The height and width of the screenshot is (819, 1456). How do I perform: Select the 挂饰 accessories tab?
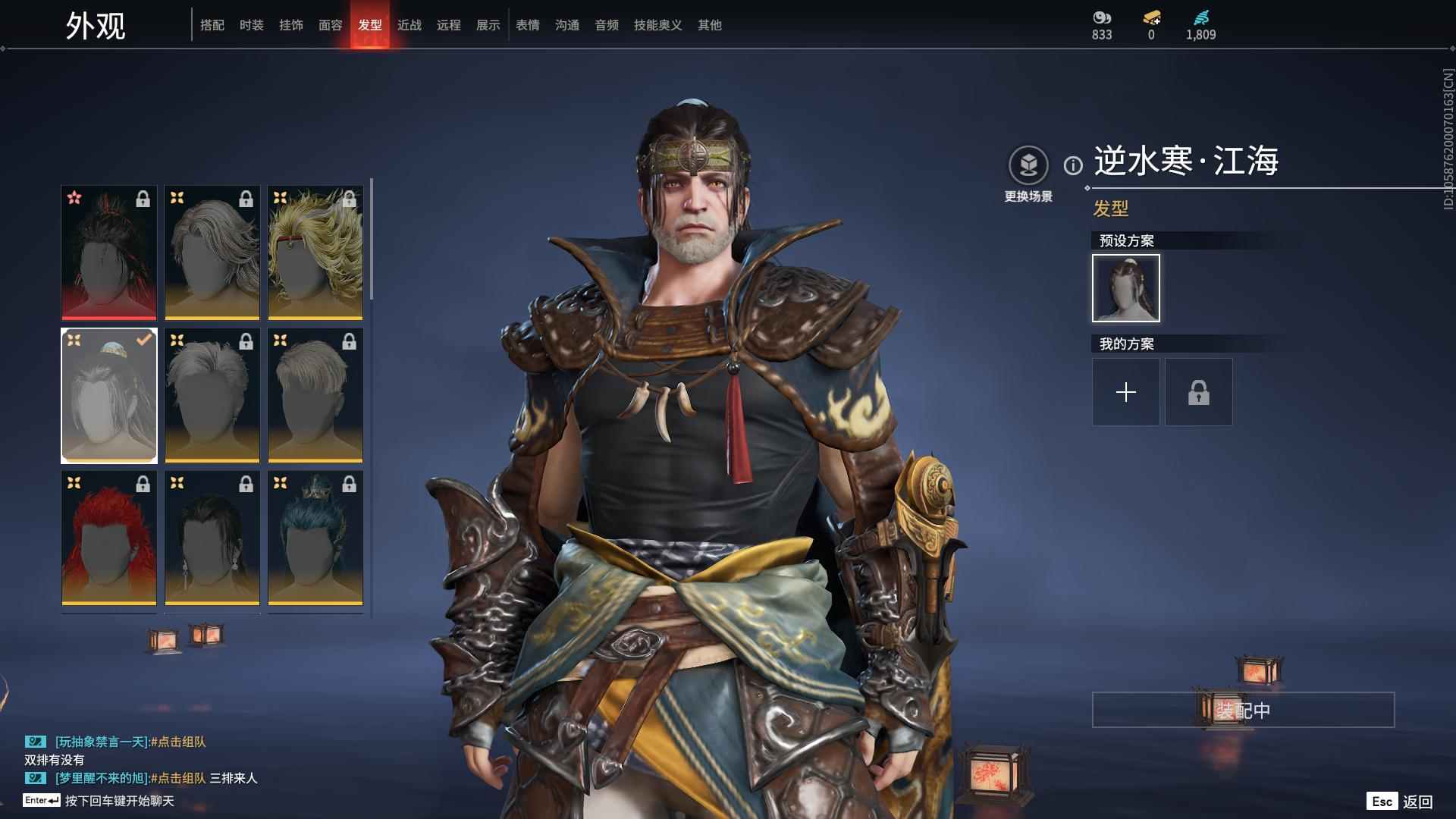(x=290, y=25)
